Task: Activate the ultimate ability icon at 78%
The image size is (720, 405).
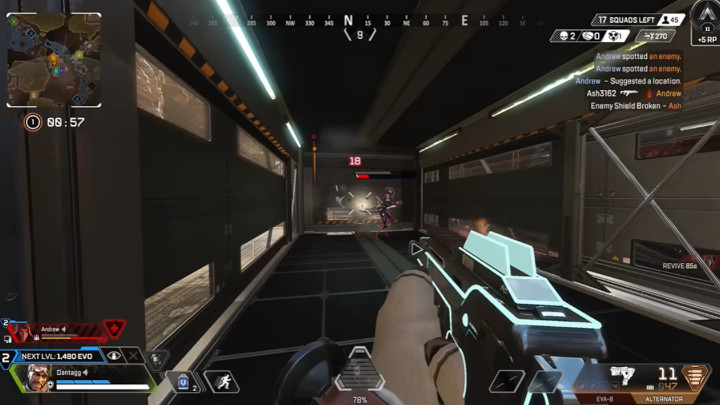Action: 359,372
